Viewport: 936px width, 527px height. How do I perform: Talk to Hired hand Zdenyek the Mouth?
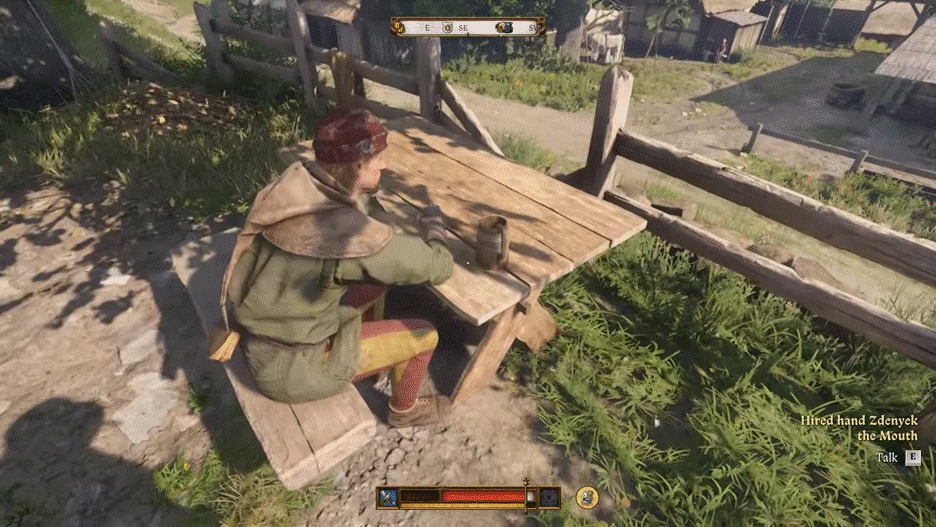(x=912, y=458)
